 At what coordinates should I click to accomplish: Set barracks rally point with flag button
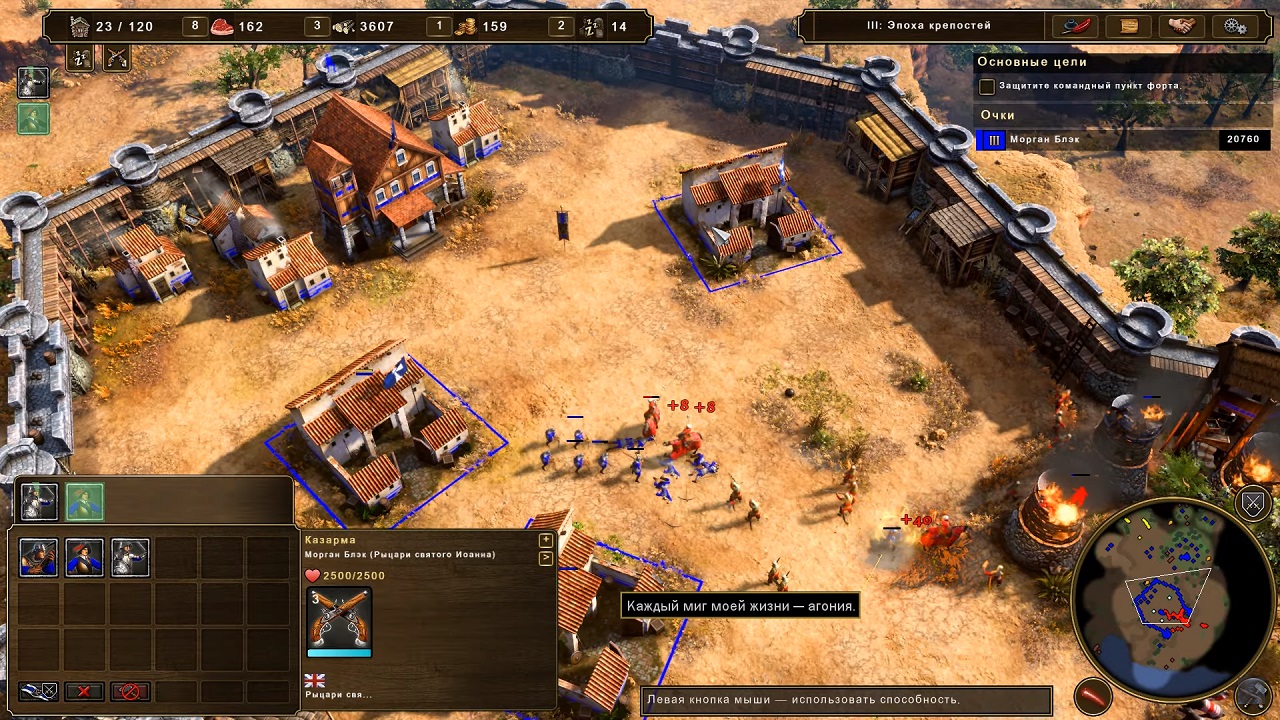39,691
